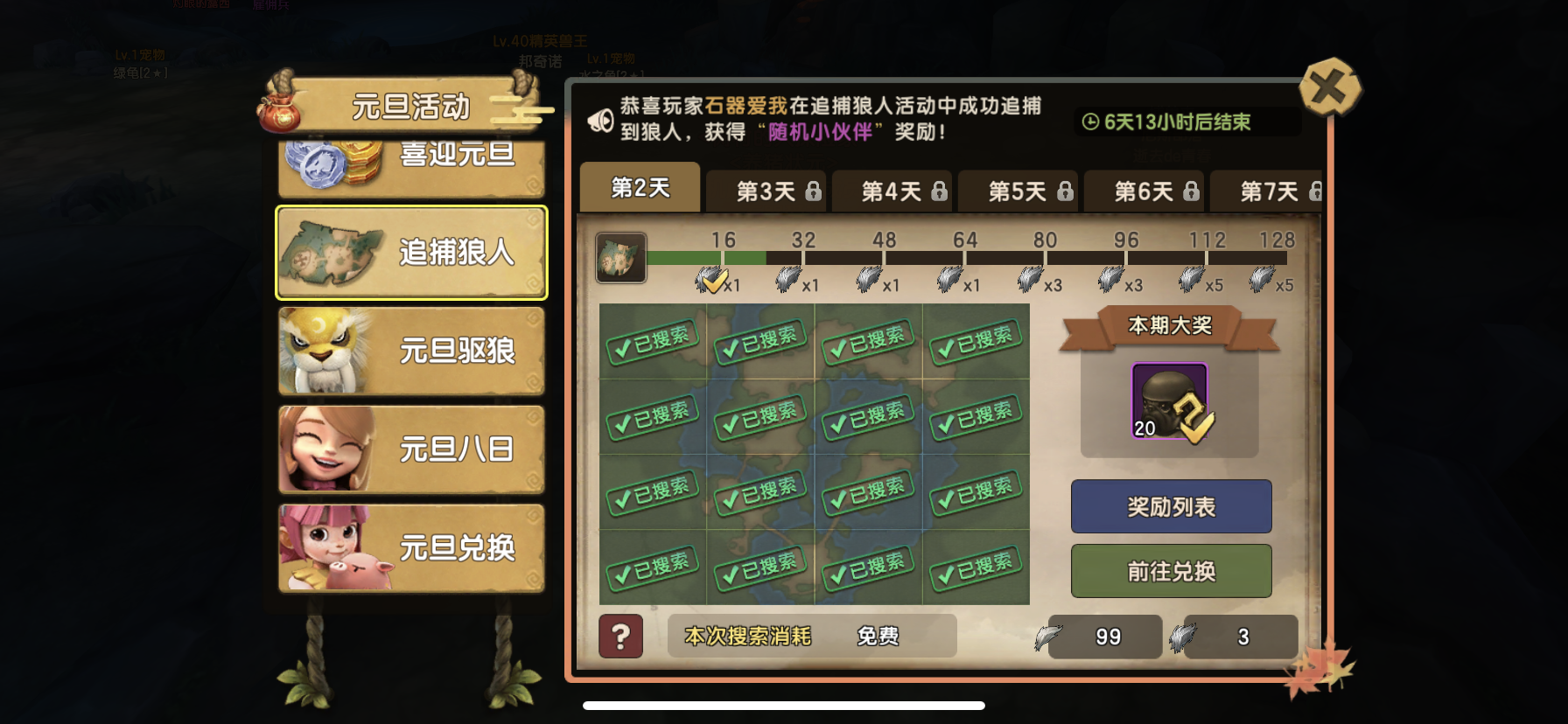The image size is (1568, 724).
Task: Click the clock icon next to event countdown
Action: 1088,122
